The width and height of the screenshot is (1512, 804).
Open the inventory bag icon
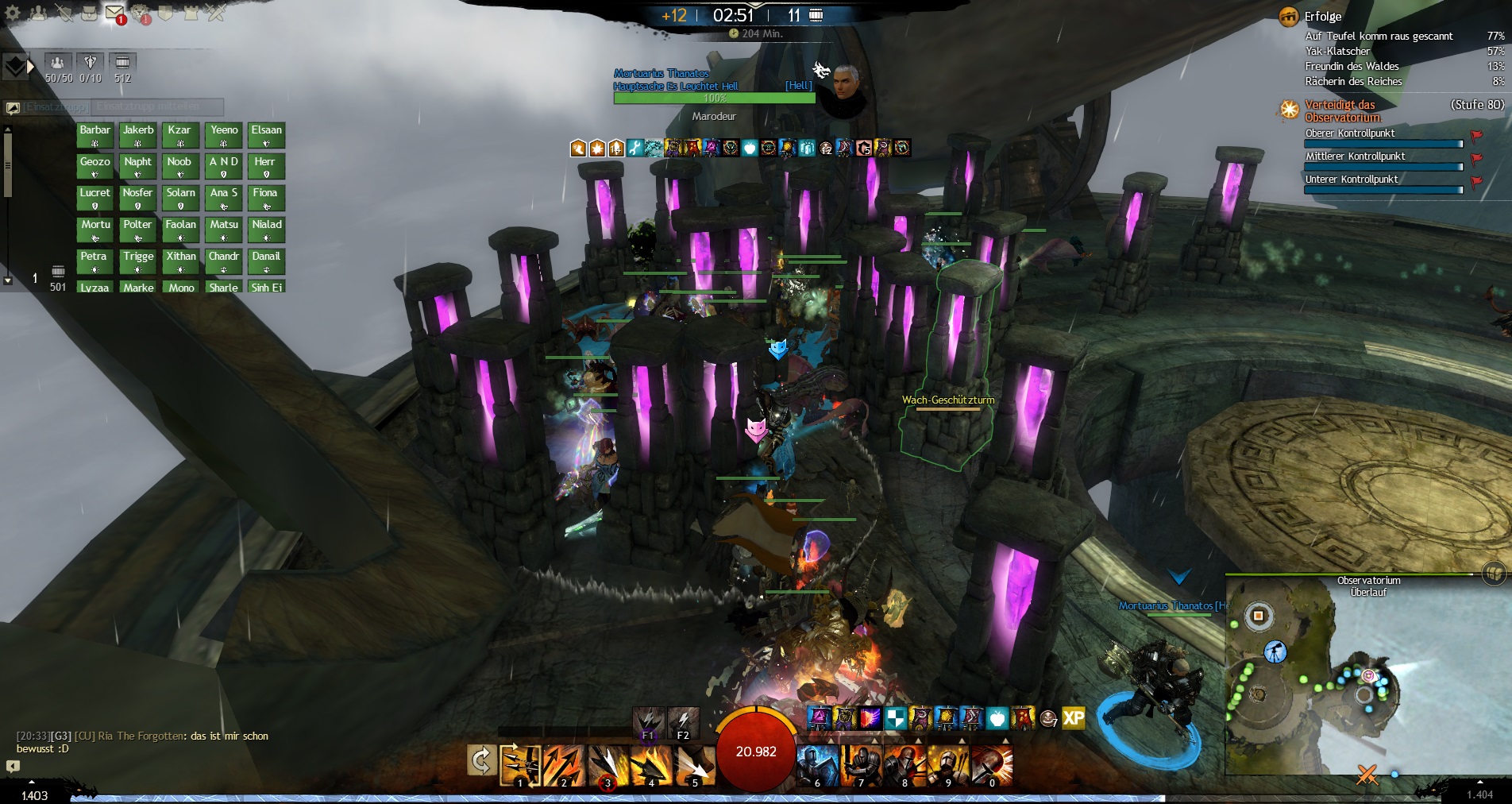[89, 13]
